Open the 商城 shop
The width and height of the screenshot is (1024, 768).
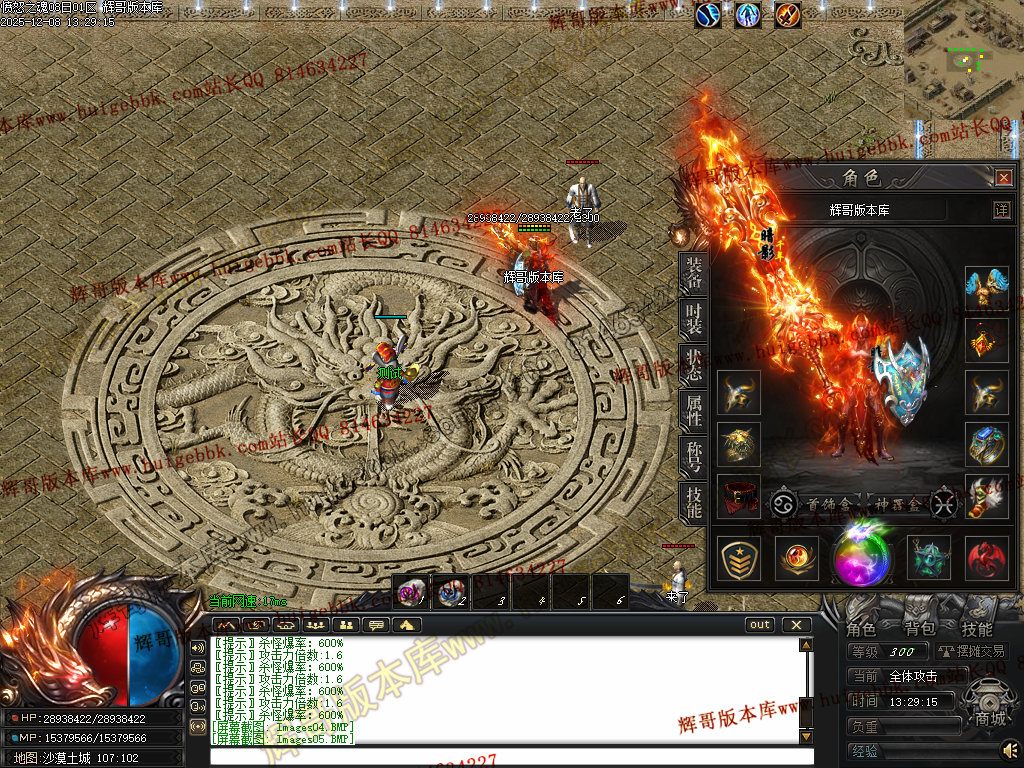pos(990,718)
